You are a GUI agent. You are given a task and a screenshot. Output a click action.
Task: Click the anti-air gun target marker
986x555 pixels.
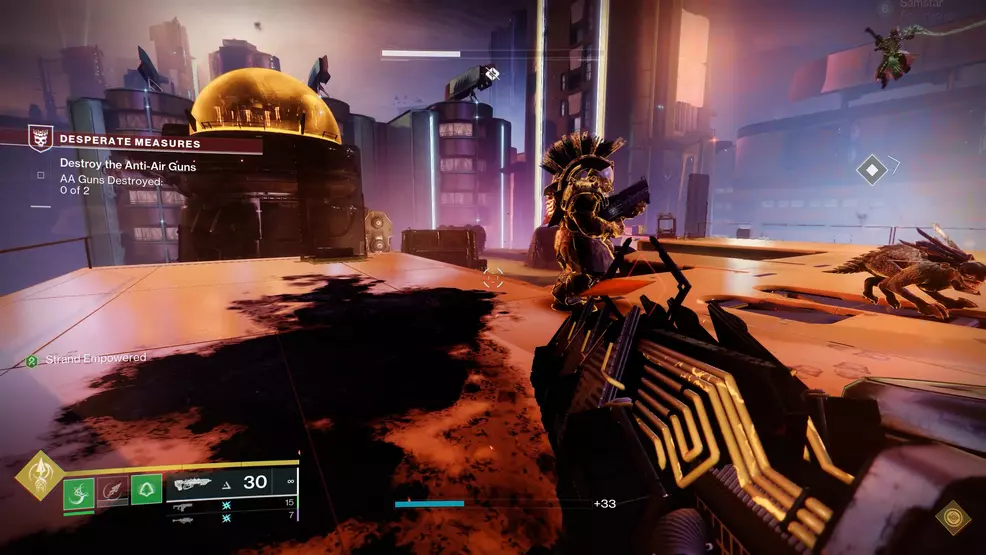(x=490, y=73)
